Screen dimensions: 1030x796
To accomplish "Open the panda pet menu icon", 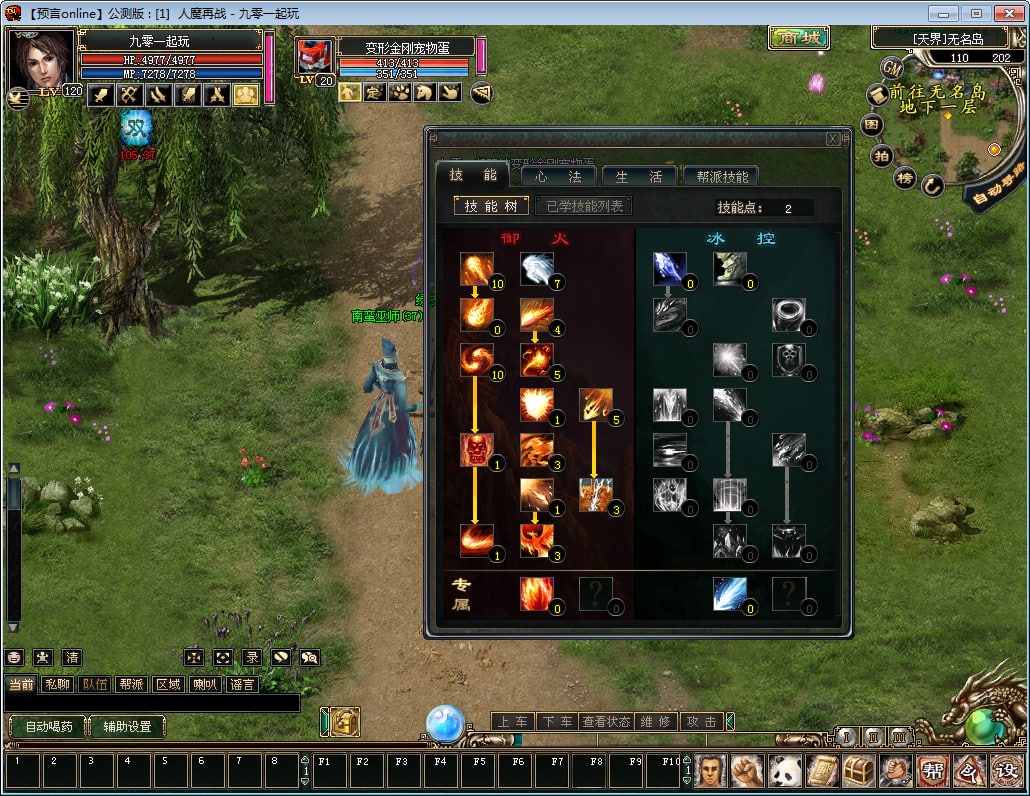I will (x=784, y=771).
